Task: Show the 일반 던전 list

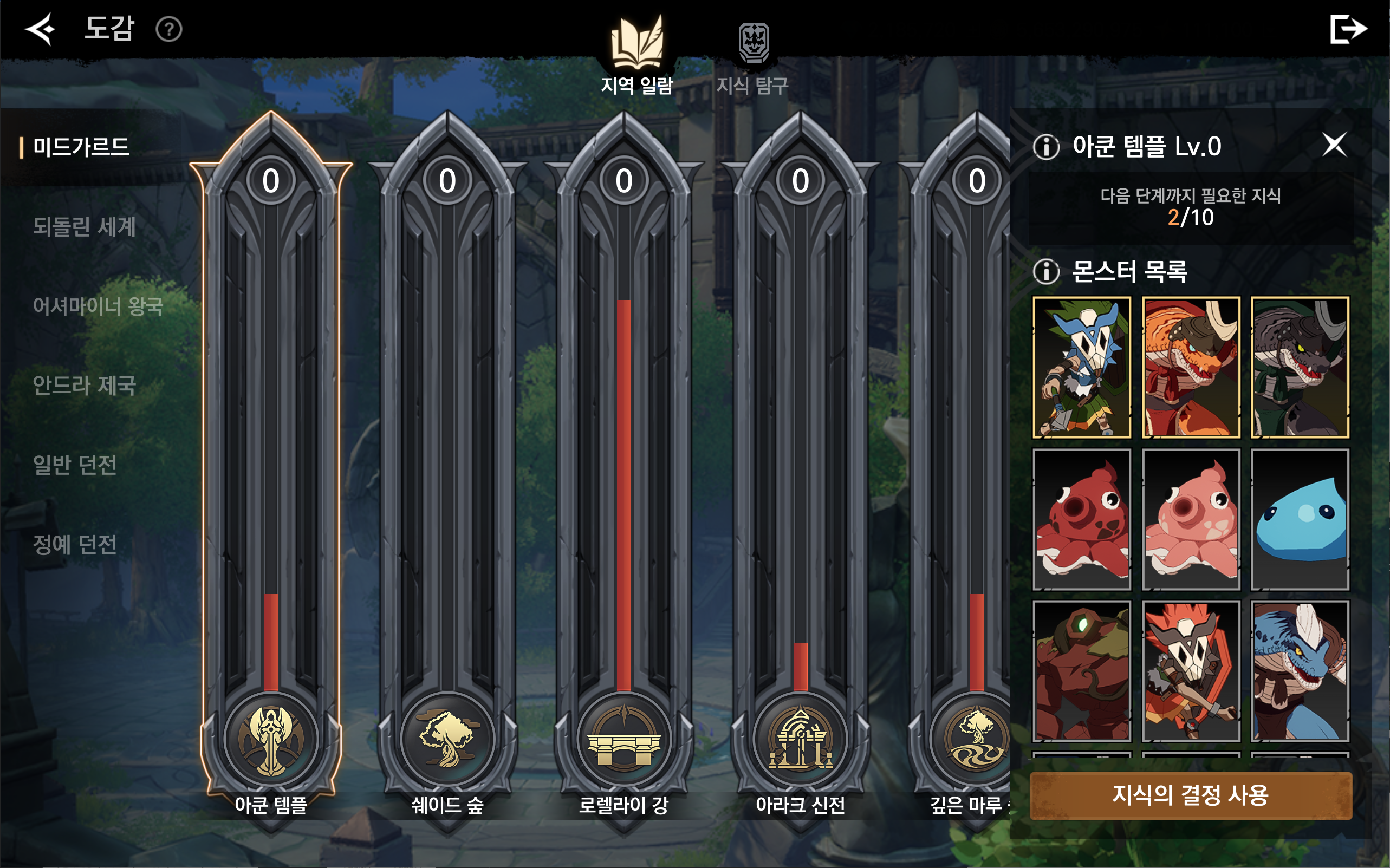Action: tap(75, 465)
